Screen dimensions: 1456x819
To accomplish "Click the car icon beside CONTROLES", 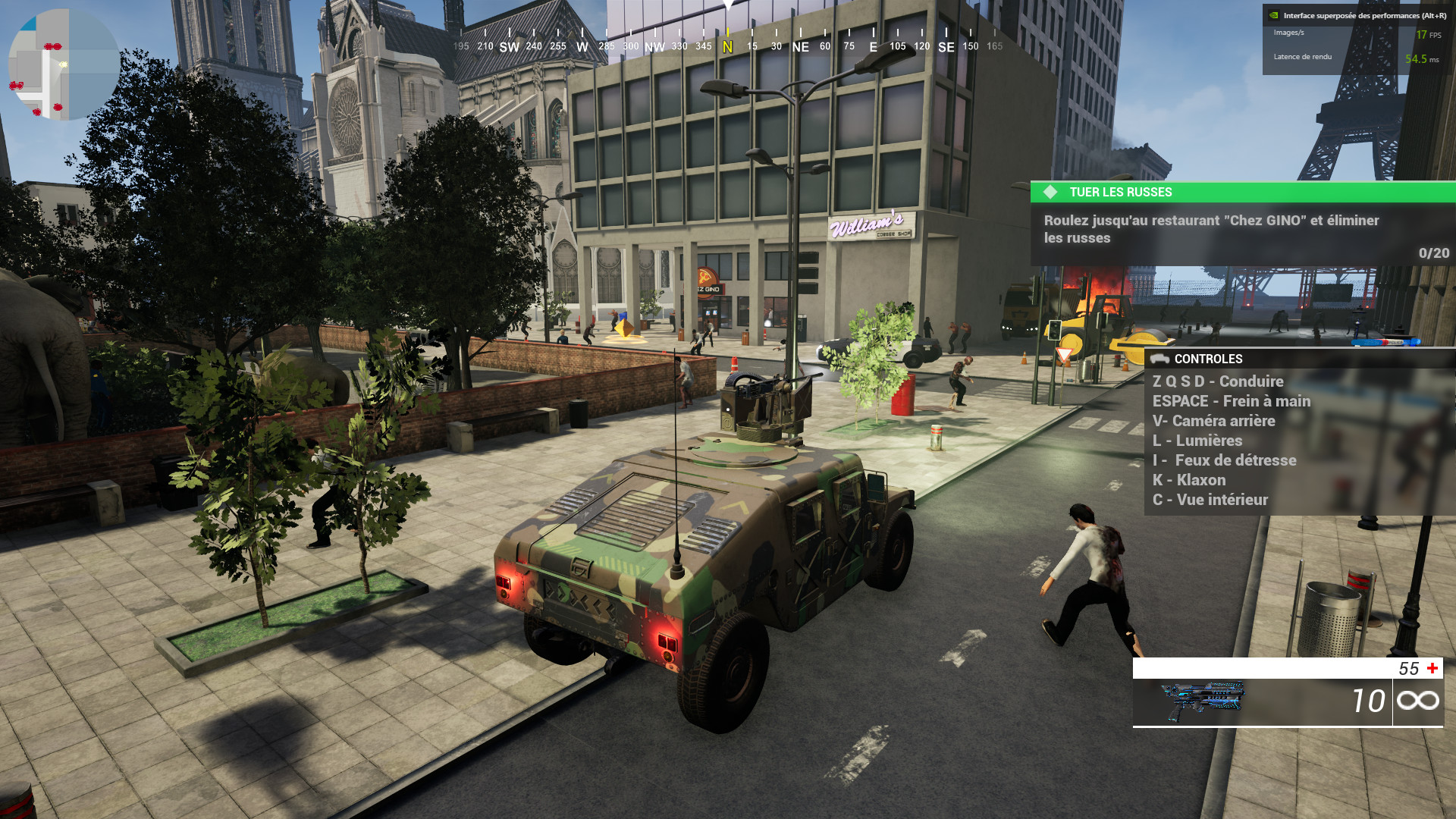I will click(1159, 359).
